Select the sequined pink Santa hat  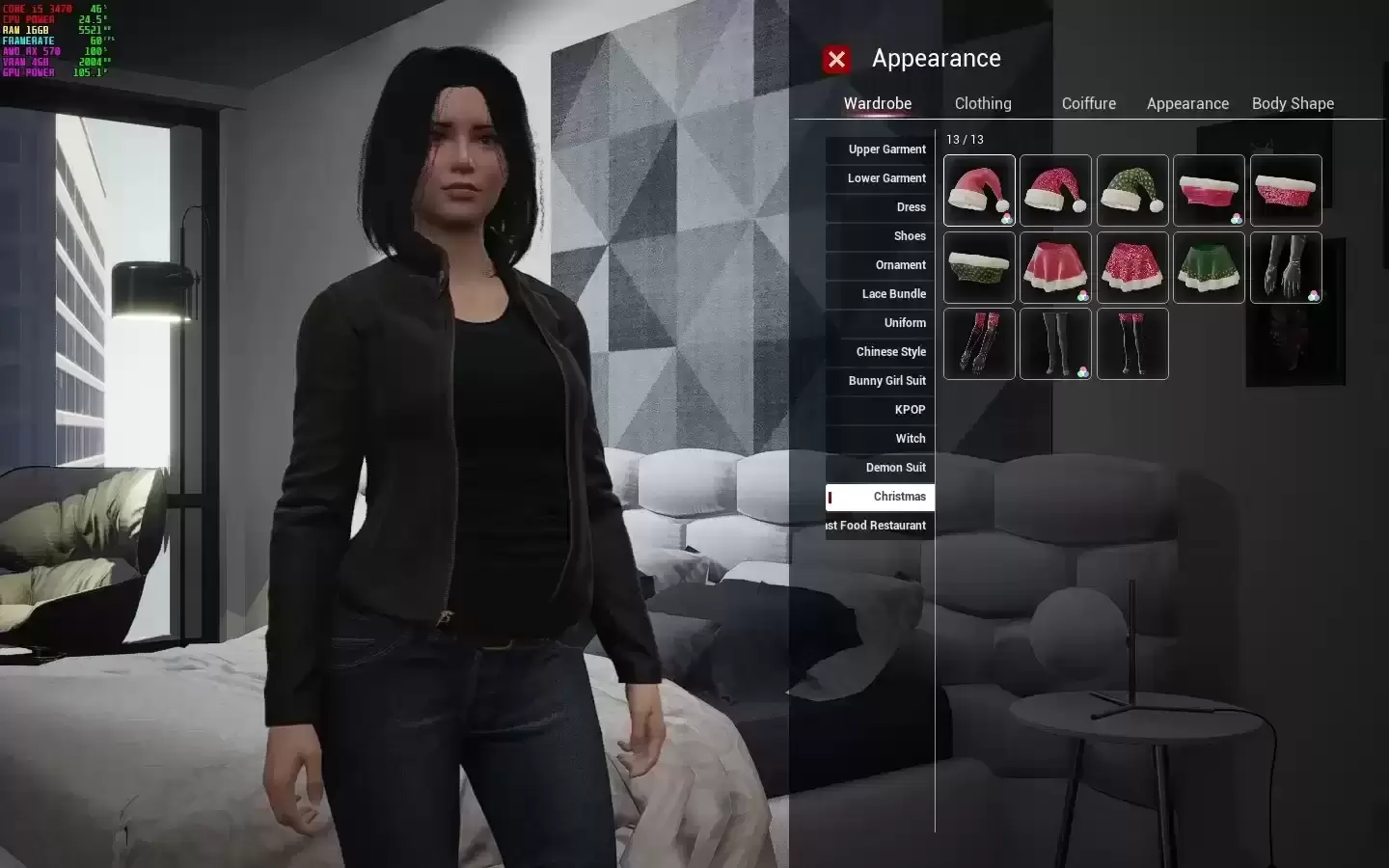coord(1055,190)
